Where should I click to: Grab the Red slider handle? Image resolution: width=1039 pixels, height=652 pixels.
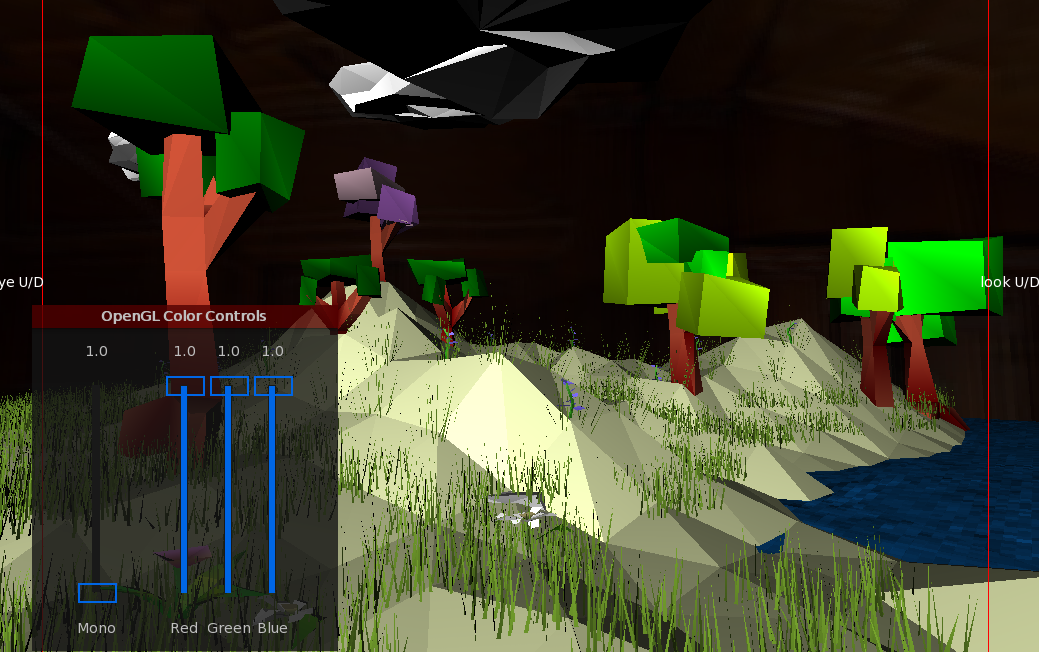click(x=185, y=386)
